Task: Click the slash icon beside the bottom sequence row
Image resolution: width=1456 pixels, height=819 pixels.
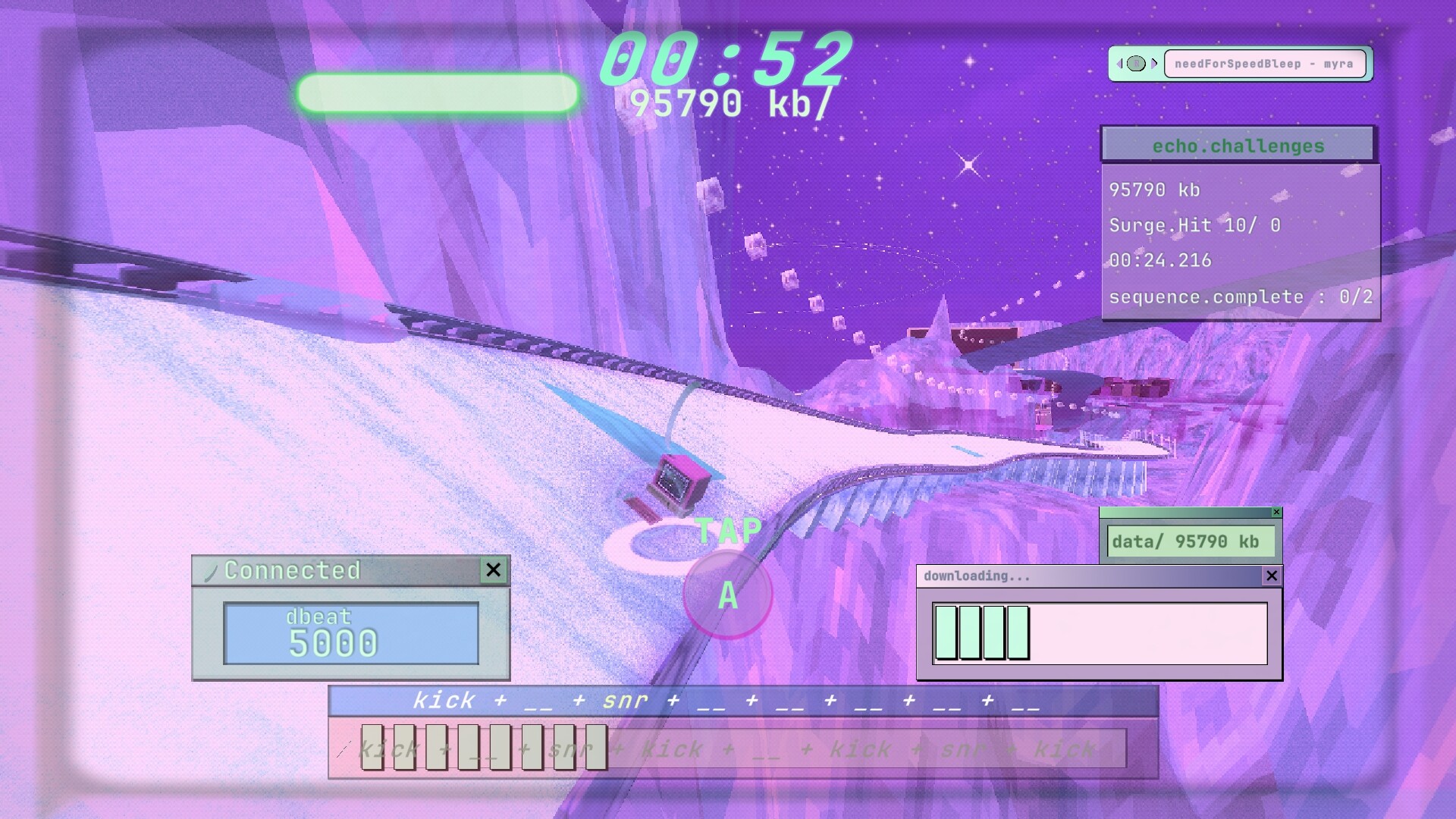Action: pos(343,749)
